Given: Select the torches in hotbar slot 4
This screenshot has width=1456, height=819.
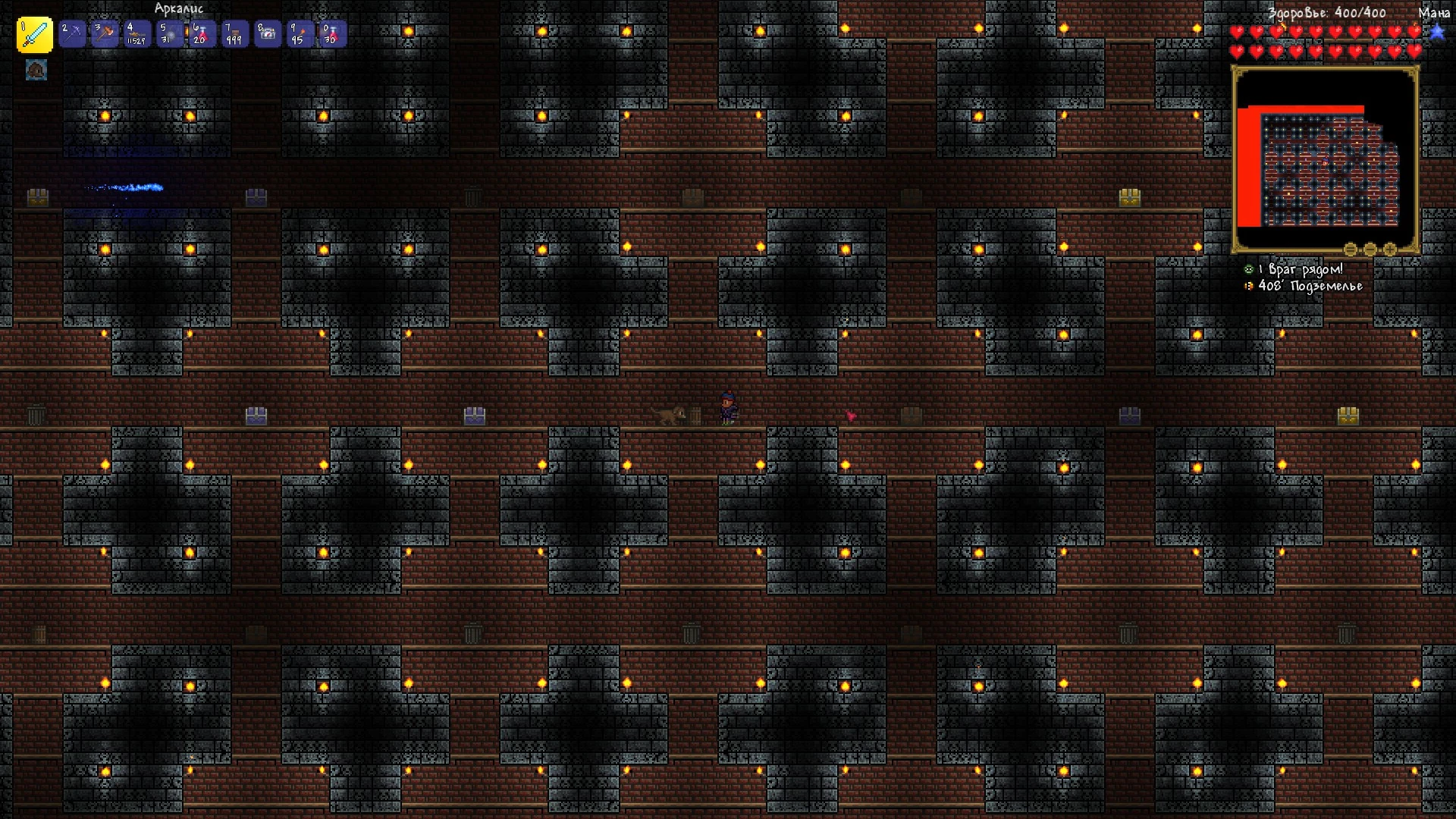Looking at the screenshot, I should tap(136, 33).
